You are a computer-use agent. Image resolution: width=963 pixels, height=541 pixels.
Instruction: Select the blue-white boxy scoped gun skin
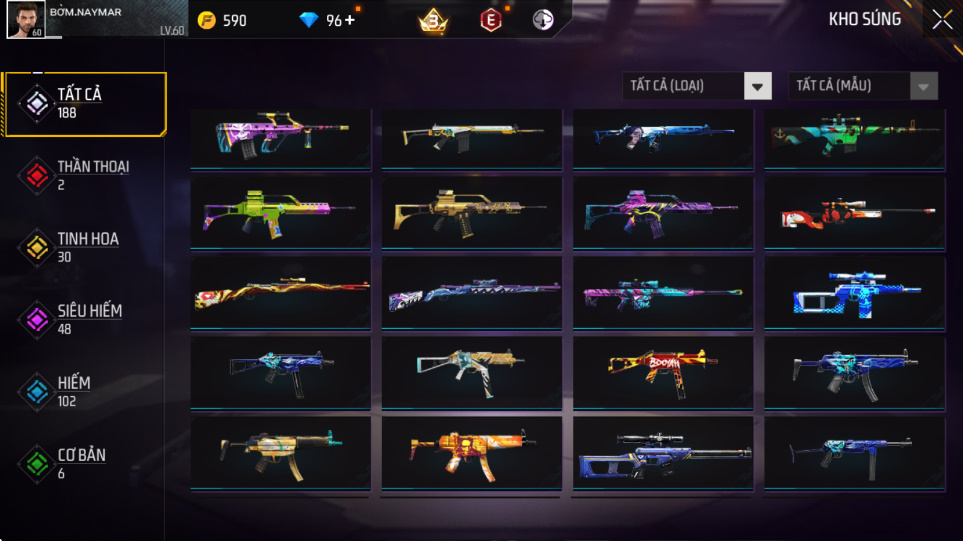point(854,292)
